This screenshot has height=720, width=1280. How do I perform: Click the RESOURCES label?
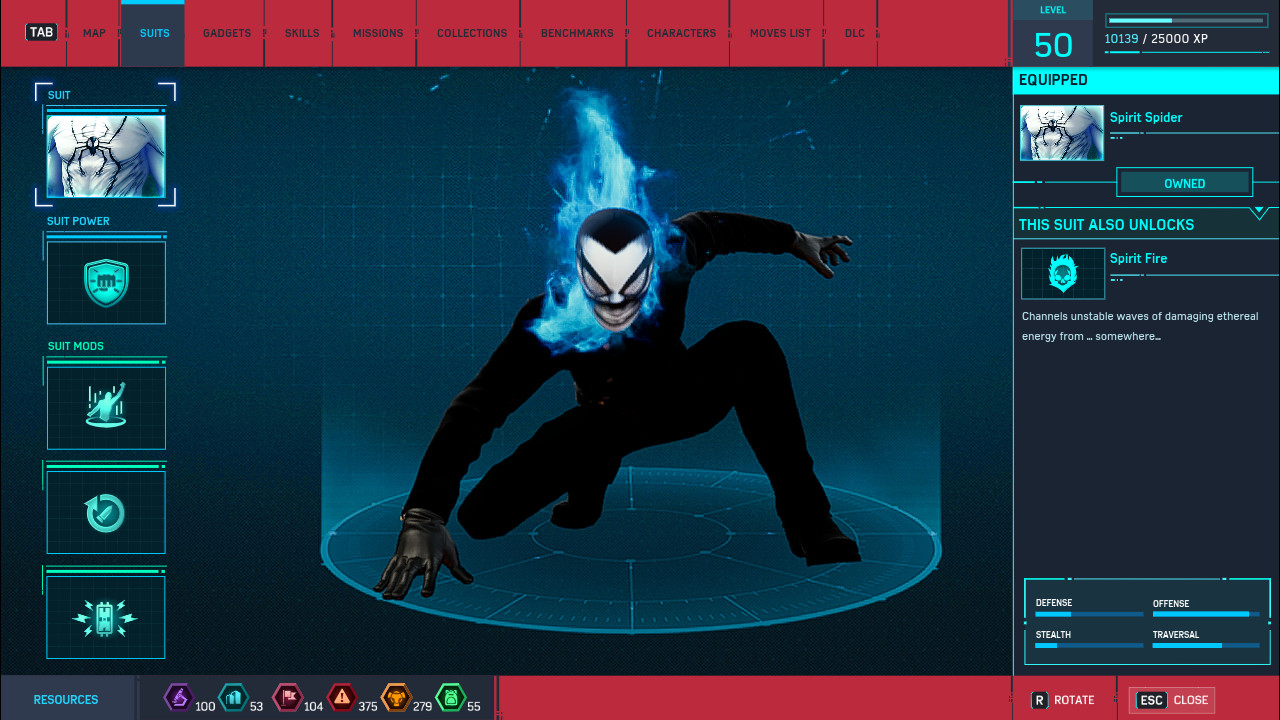[66, 698]
